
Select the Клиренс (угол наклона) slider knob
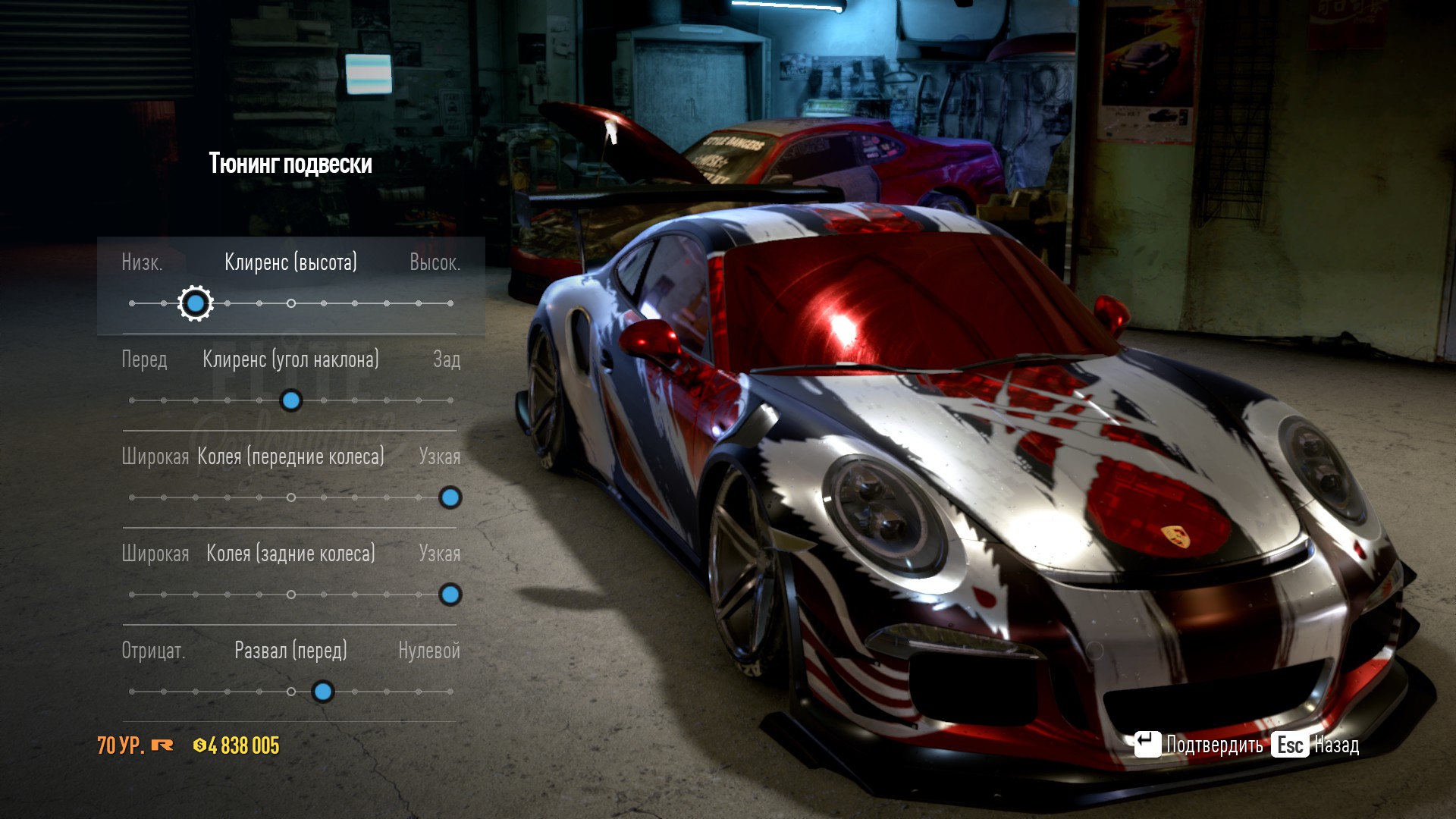pyautogui.click(x=291, y=400)
